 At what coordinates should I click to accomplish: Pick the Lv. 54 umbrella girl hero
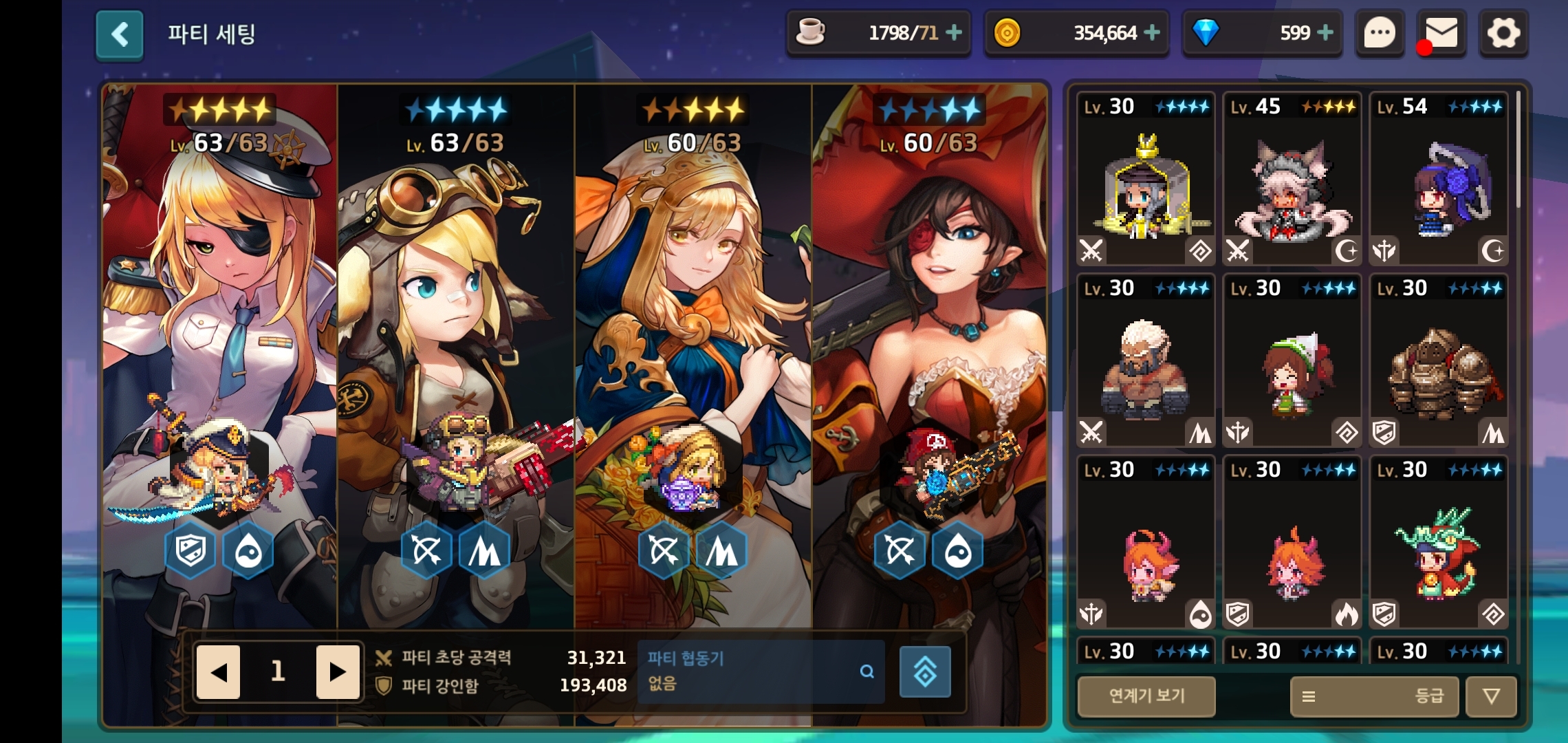[x=1439, y=179]
